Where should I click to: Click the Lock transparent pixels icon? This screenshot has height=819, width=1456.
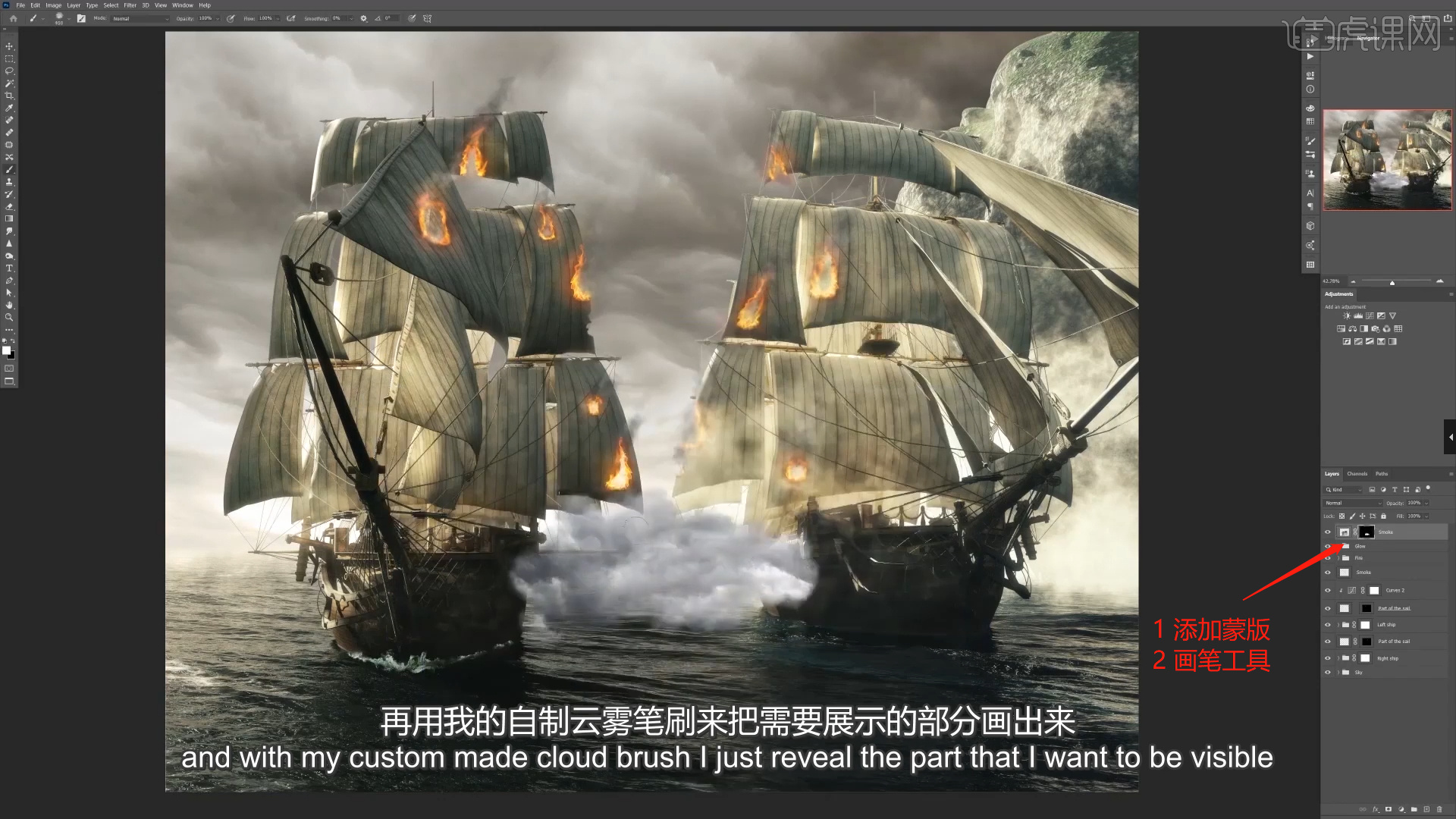(x=1341, y=516)
